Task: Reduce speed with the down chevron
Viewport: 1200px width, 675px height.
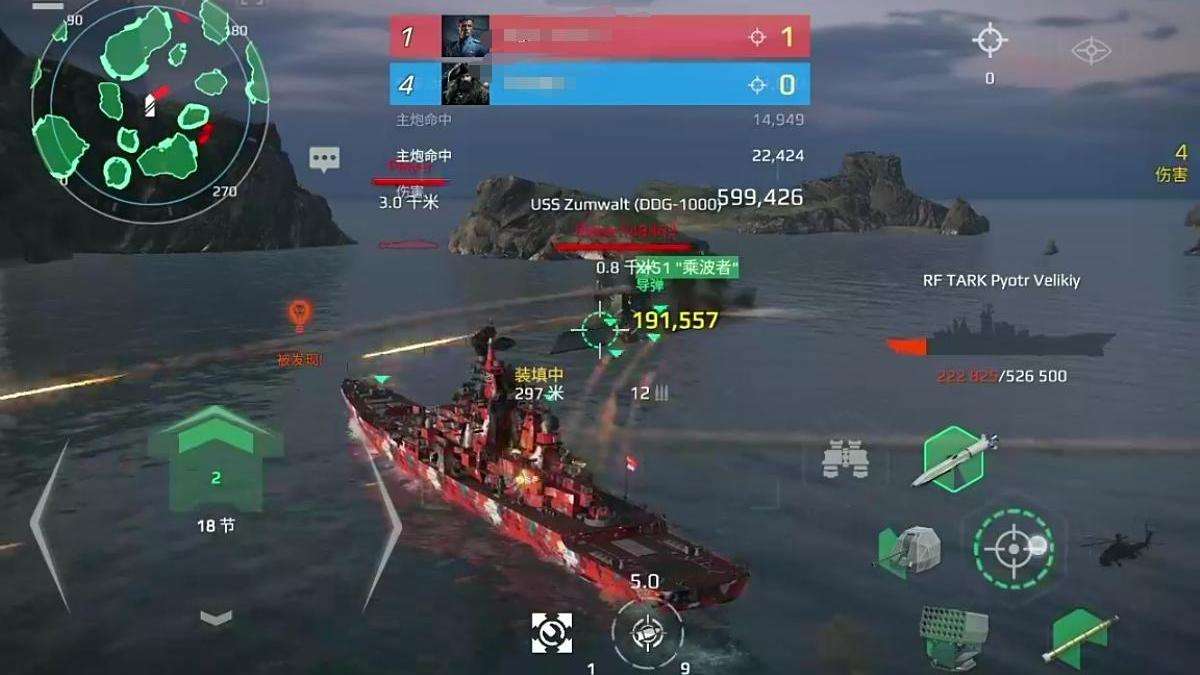Action: [x=216, y=618]
